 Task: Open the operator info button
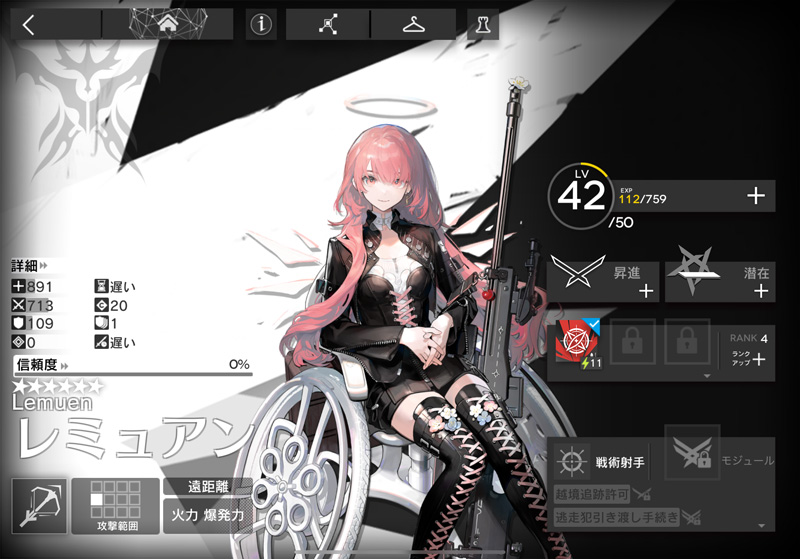(x=261, y=25)
